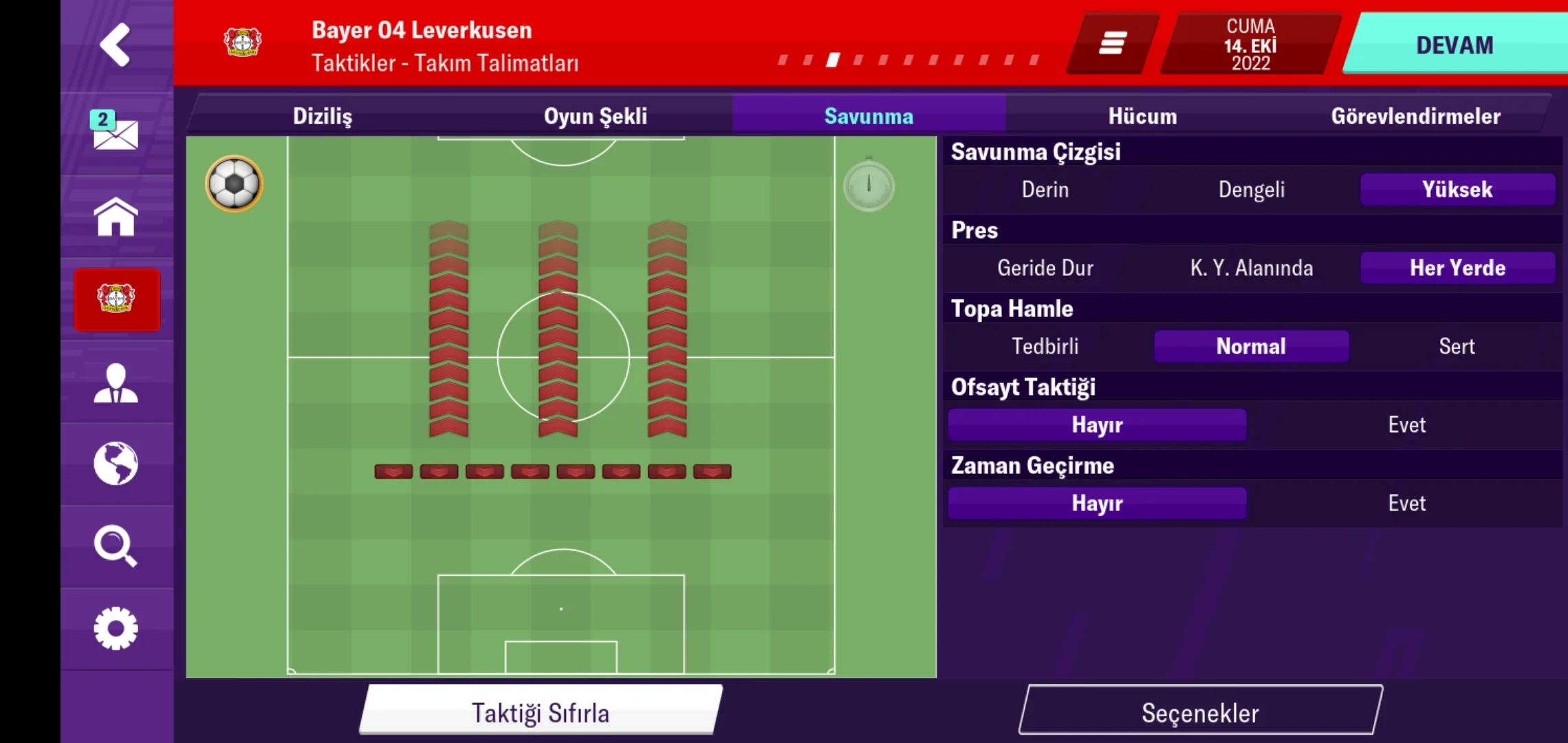Open the manager profile

116,383
